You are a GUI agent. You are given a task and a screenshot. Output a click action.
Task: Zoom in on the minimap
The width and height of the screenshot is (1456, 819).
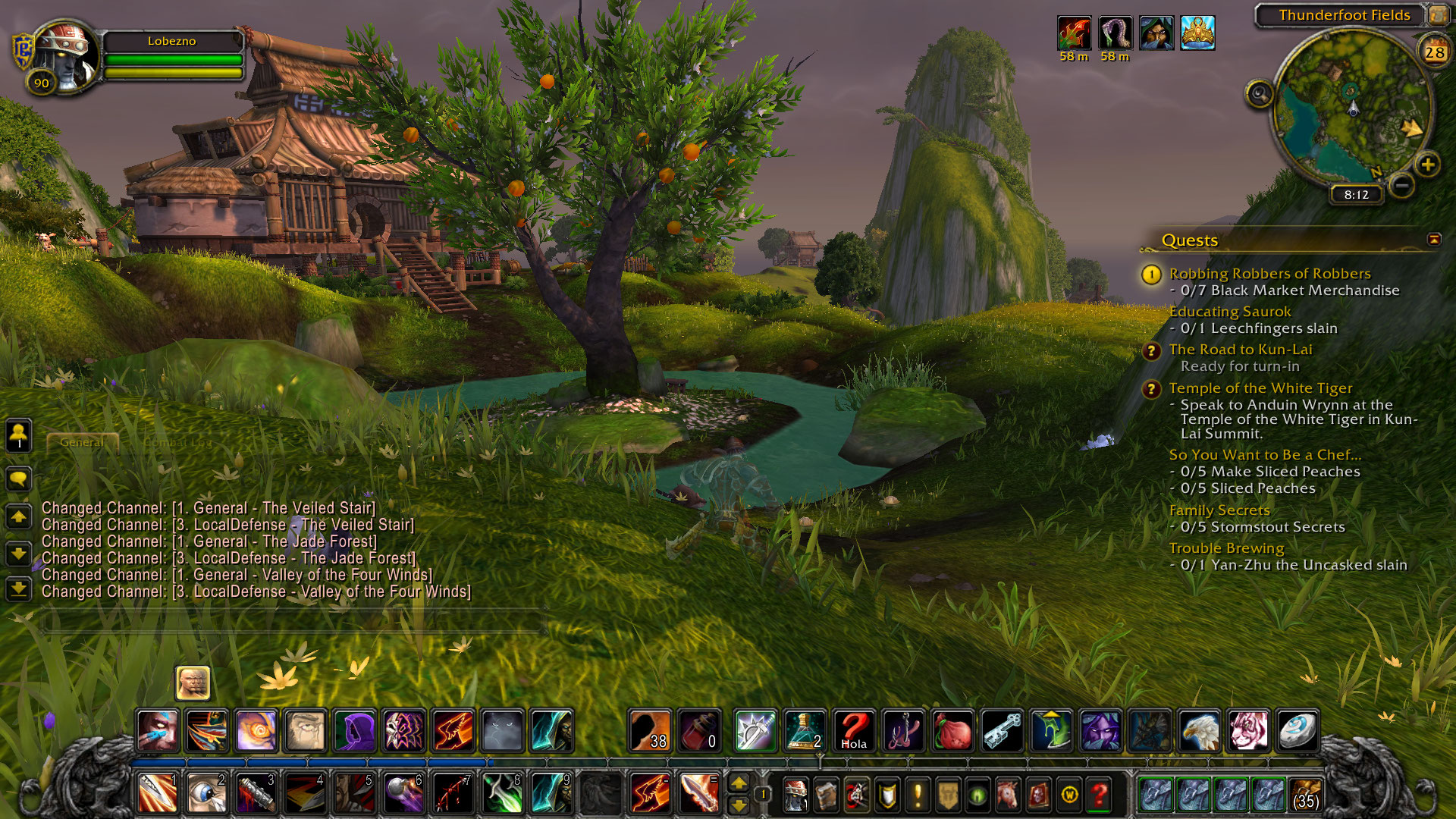click(1428, 165)
